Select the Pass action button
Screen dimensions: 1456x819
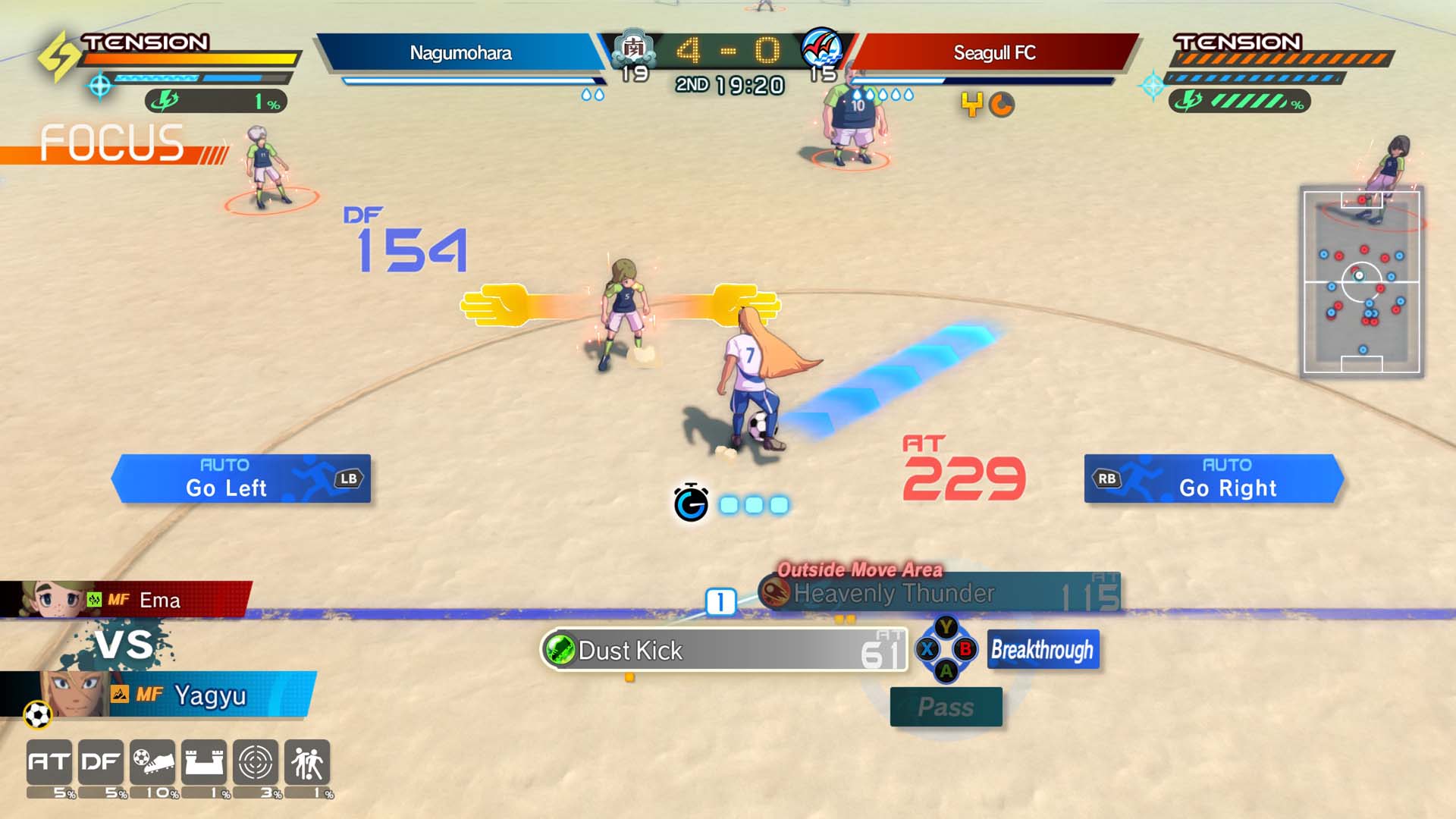pos(945,705)
